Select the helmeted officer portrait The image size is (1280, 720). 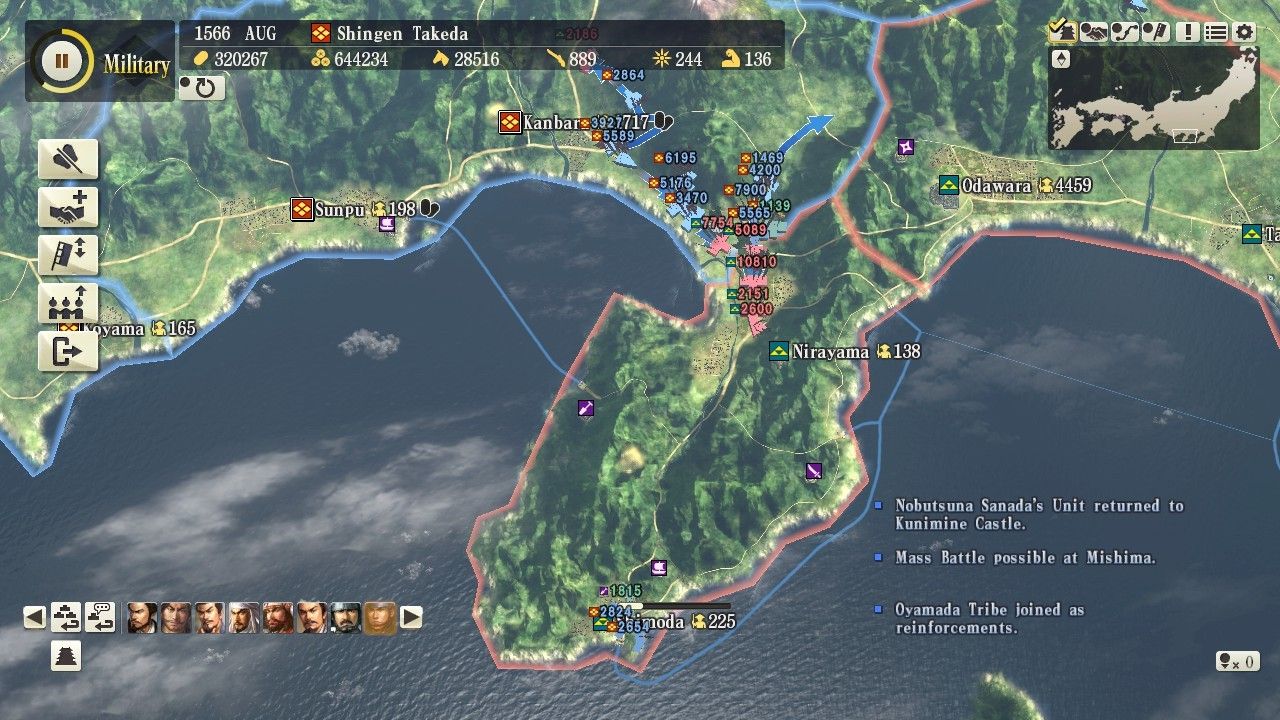[346, 617]
